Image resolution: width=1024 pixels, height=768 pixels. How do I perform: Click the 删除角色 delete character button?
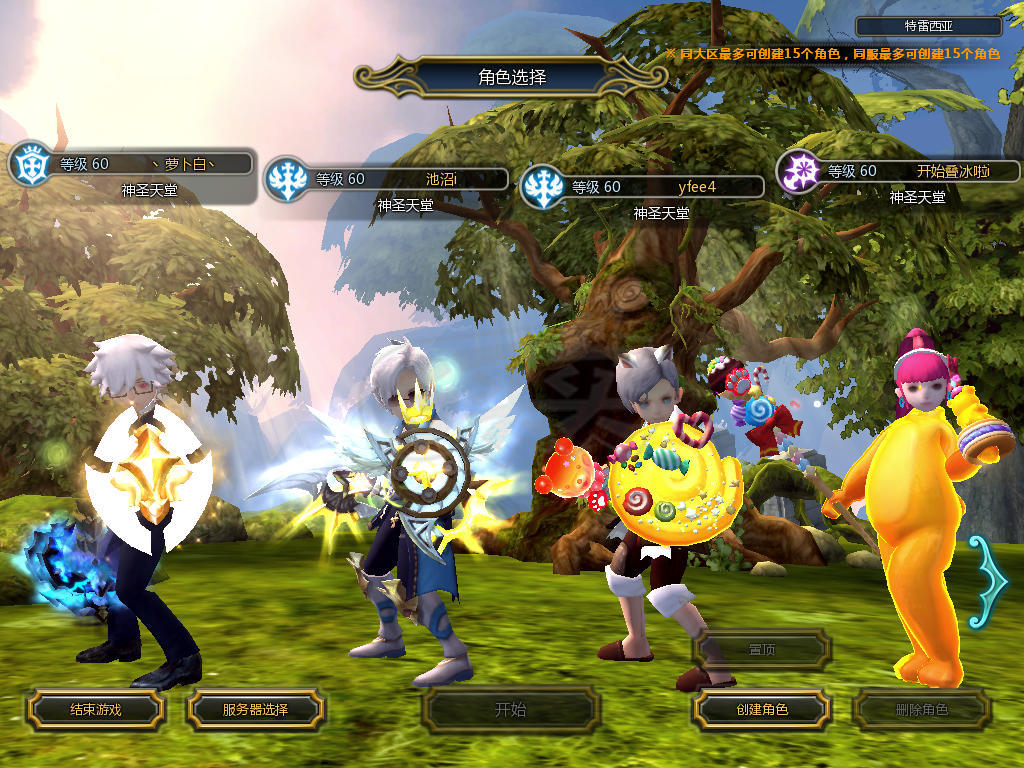(921, 710)
